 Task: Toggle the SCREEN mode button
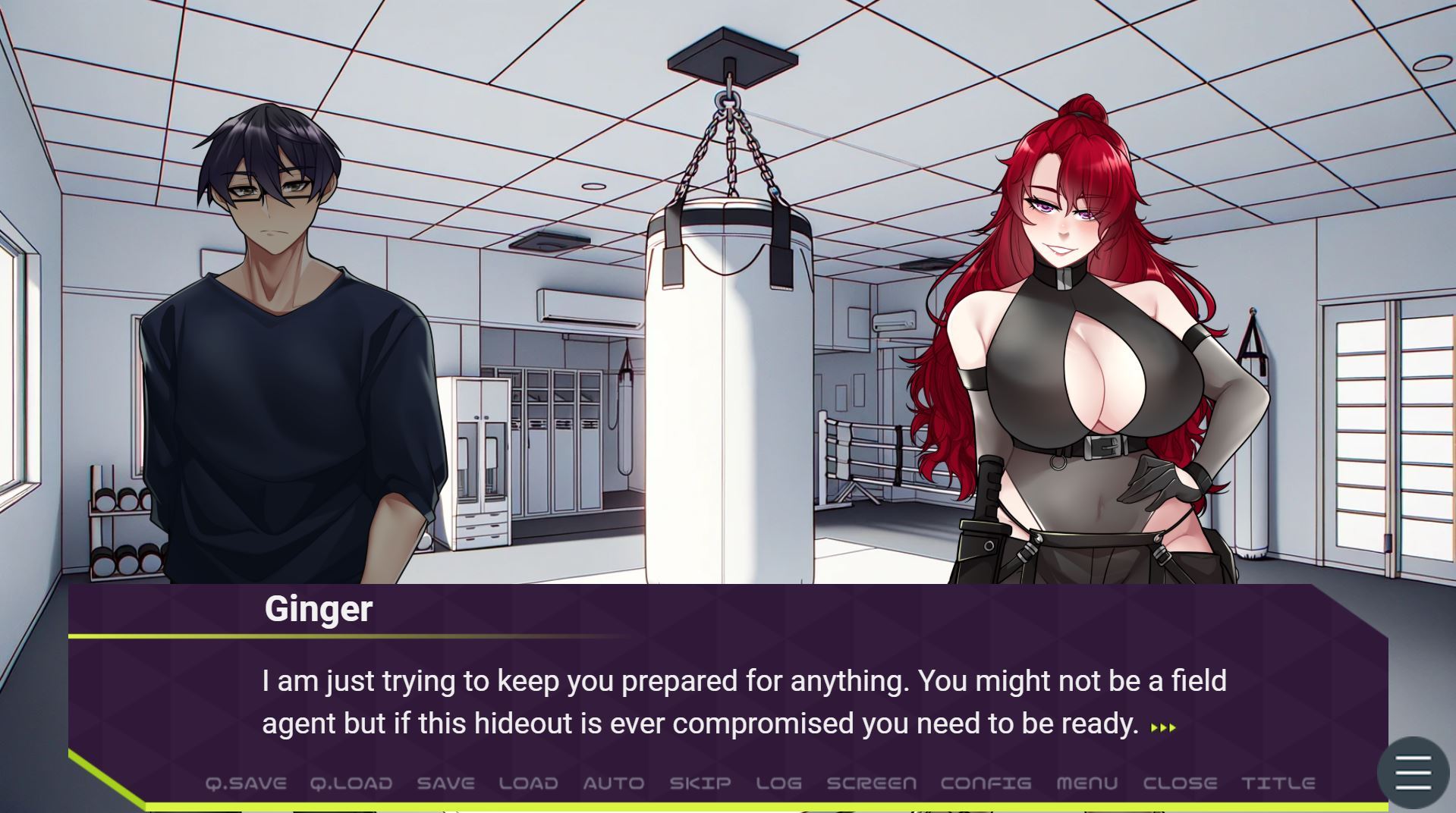click(x=871, y=783)
